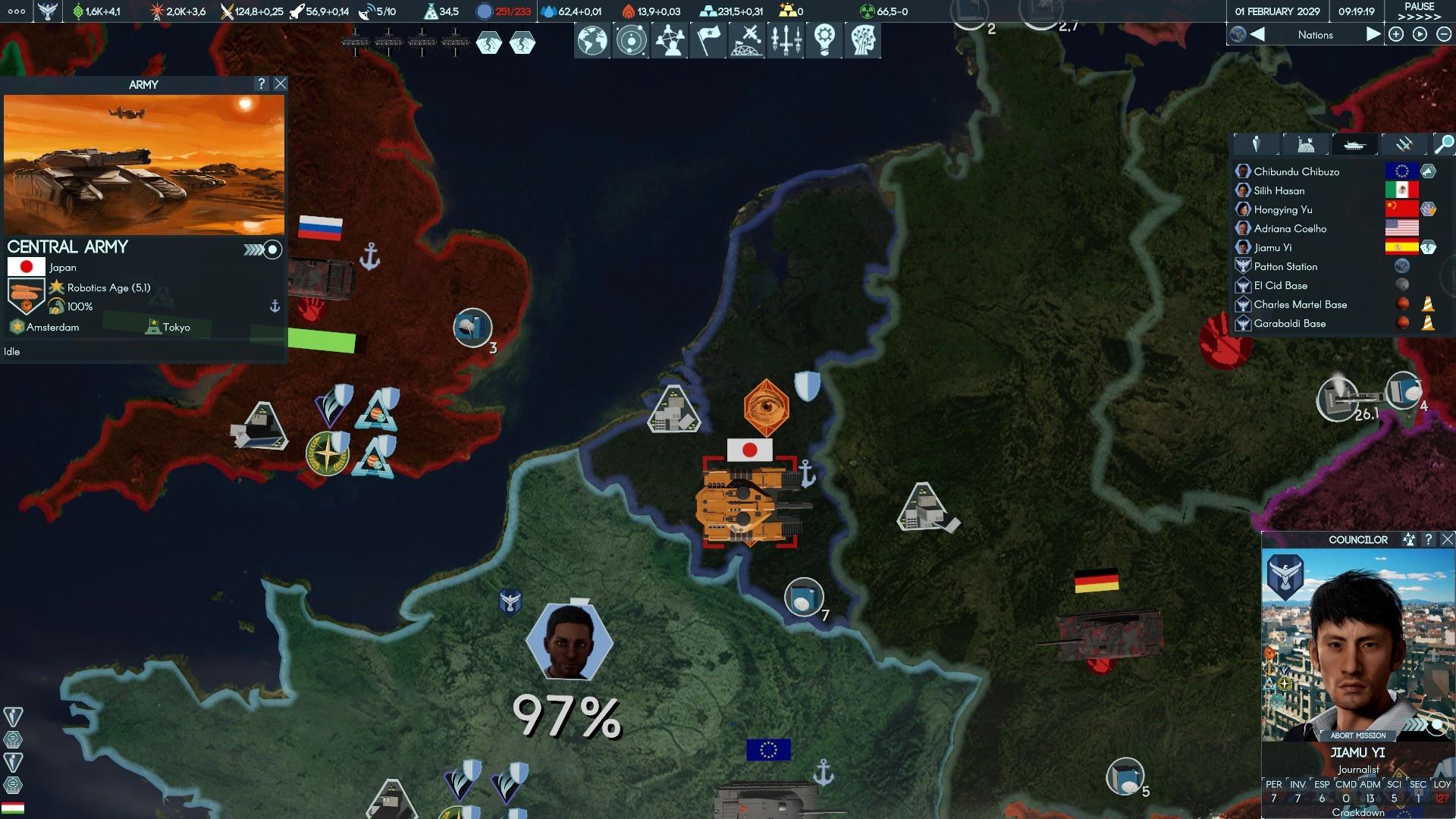Close the Army info panel

click(281, 84)
